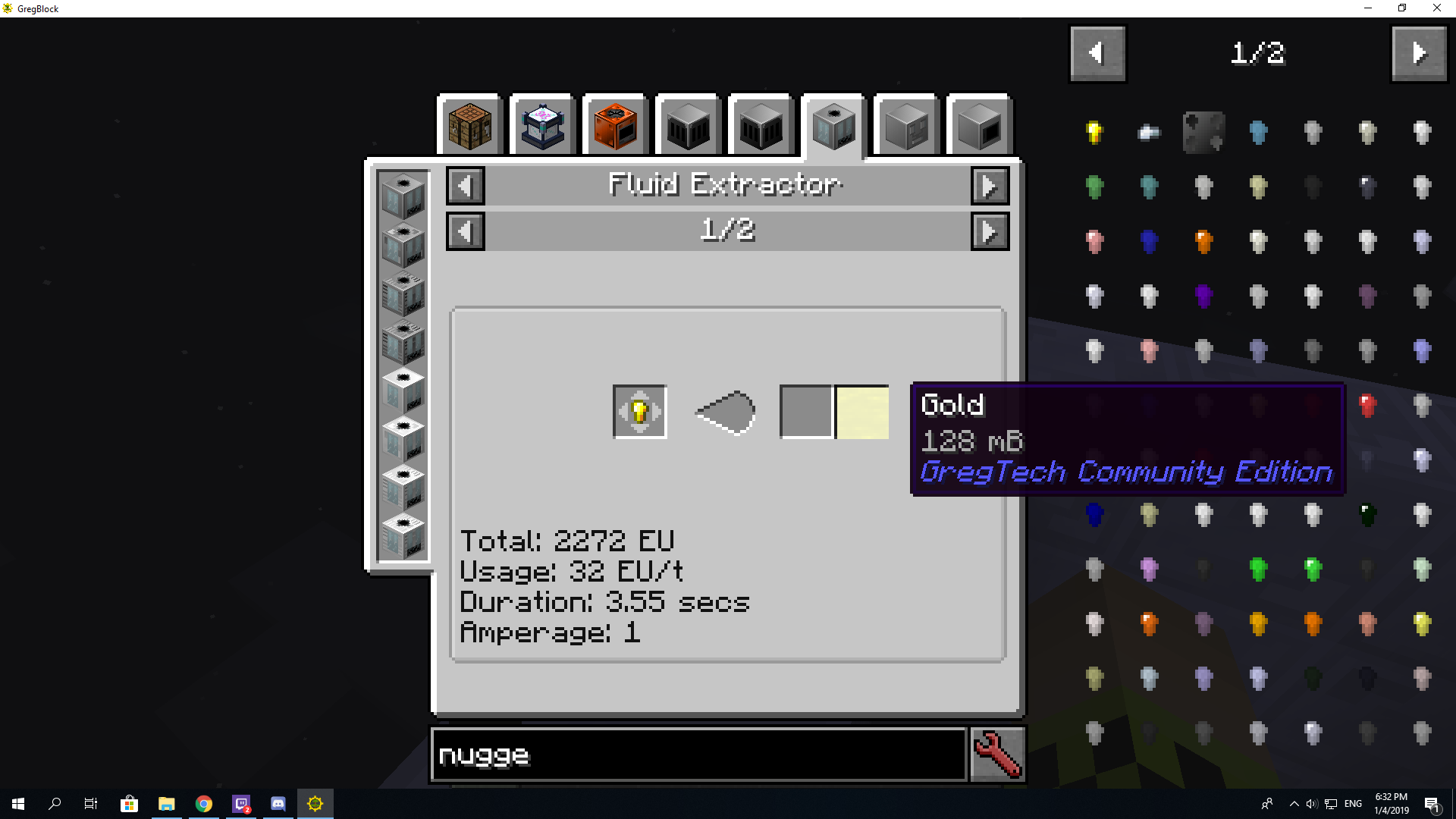Viewport: 1456px width, 819px height.
Task: Click the nugge search input field
Action: pos(698,755)
